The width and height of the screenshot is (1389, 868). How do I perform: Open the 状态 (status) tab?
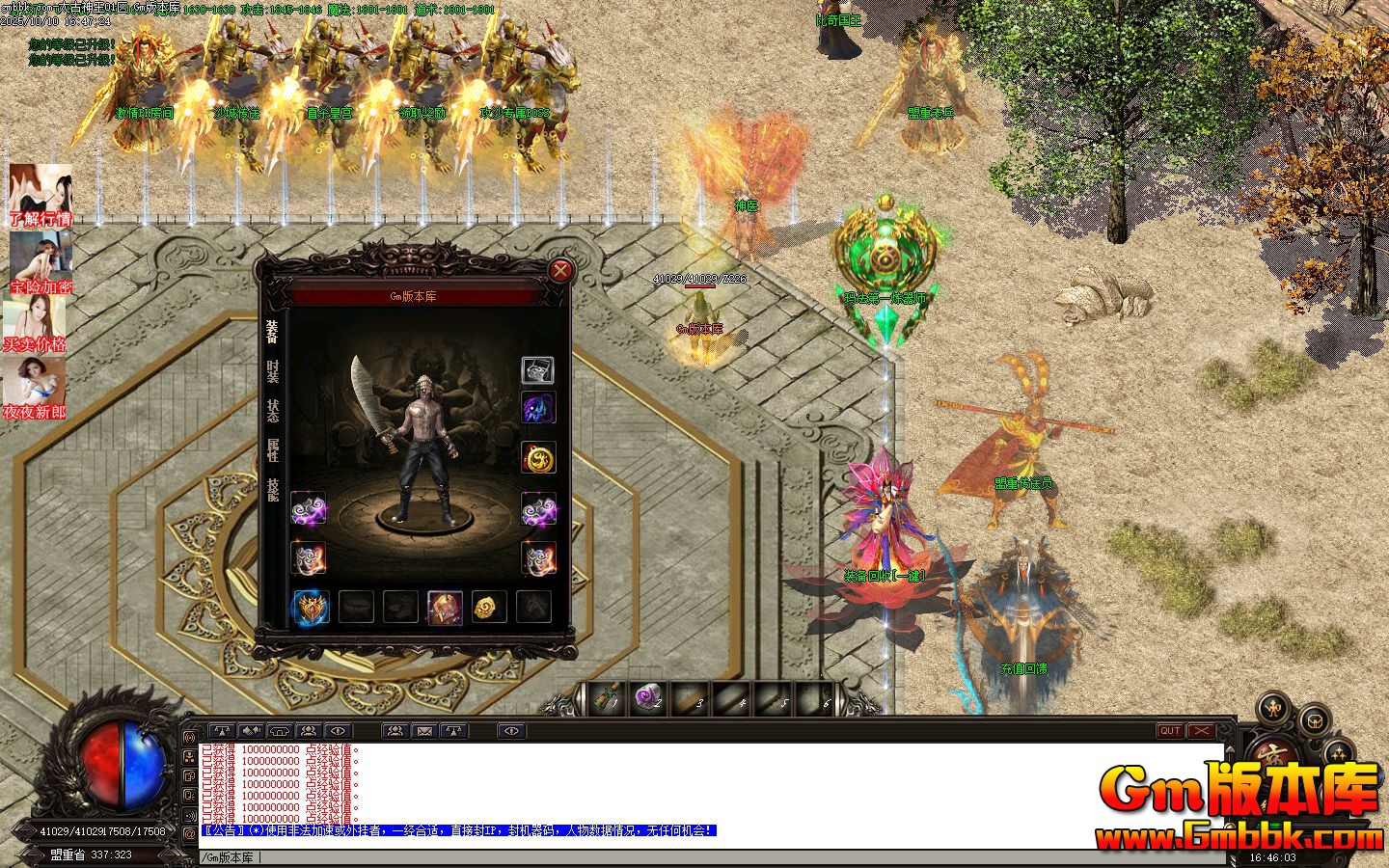tap(273, 411)
